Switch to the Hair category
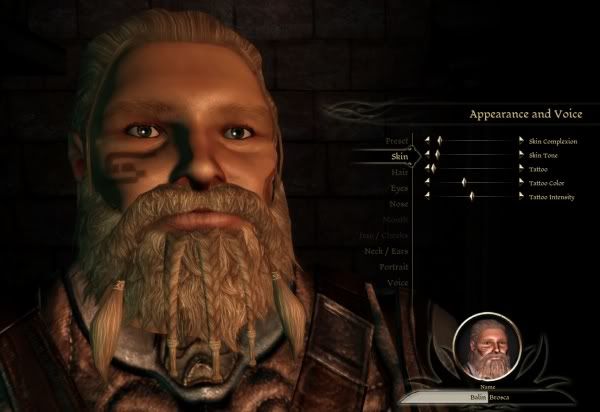This screenshot has height=412, width=600. (x=399, y=172)
